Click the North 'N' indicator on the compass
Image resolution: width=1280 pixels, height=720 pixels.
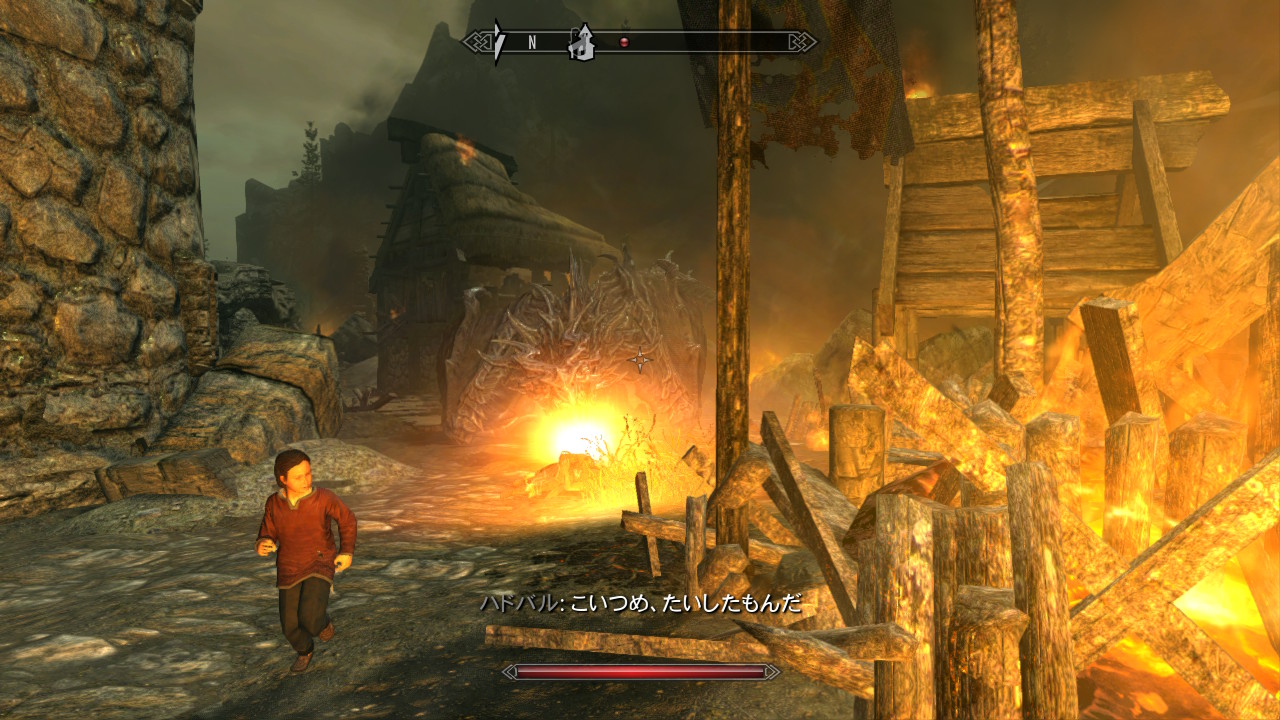pyautogui.click(x=533, y=42)
